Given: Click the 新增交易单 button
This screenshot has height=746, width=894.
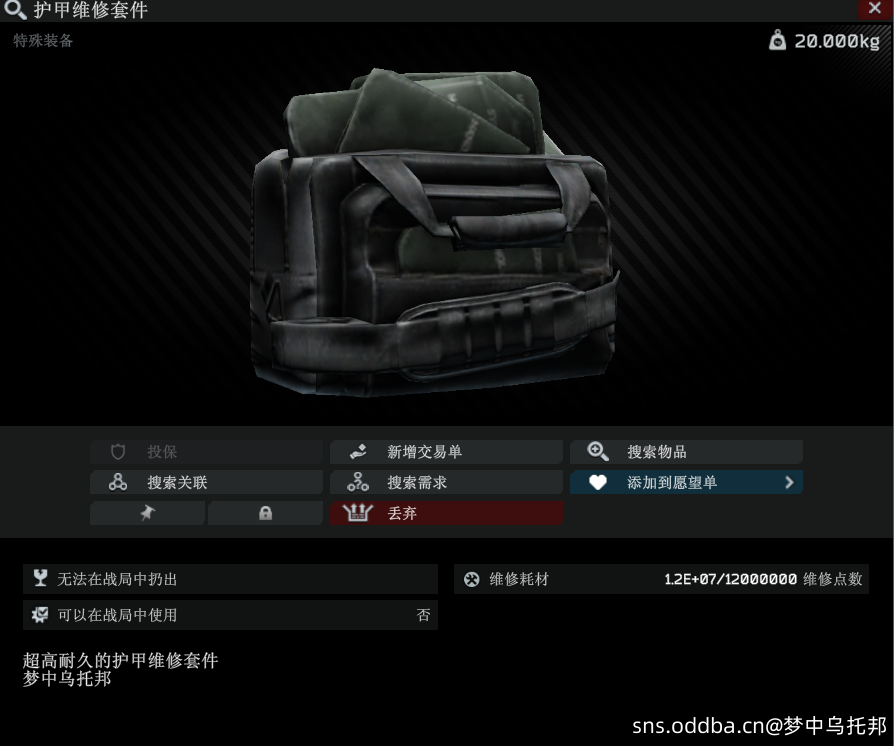Looking at the screenshot, I should point(446,452).
